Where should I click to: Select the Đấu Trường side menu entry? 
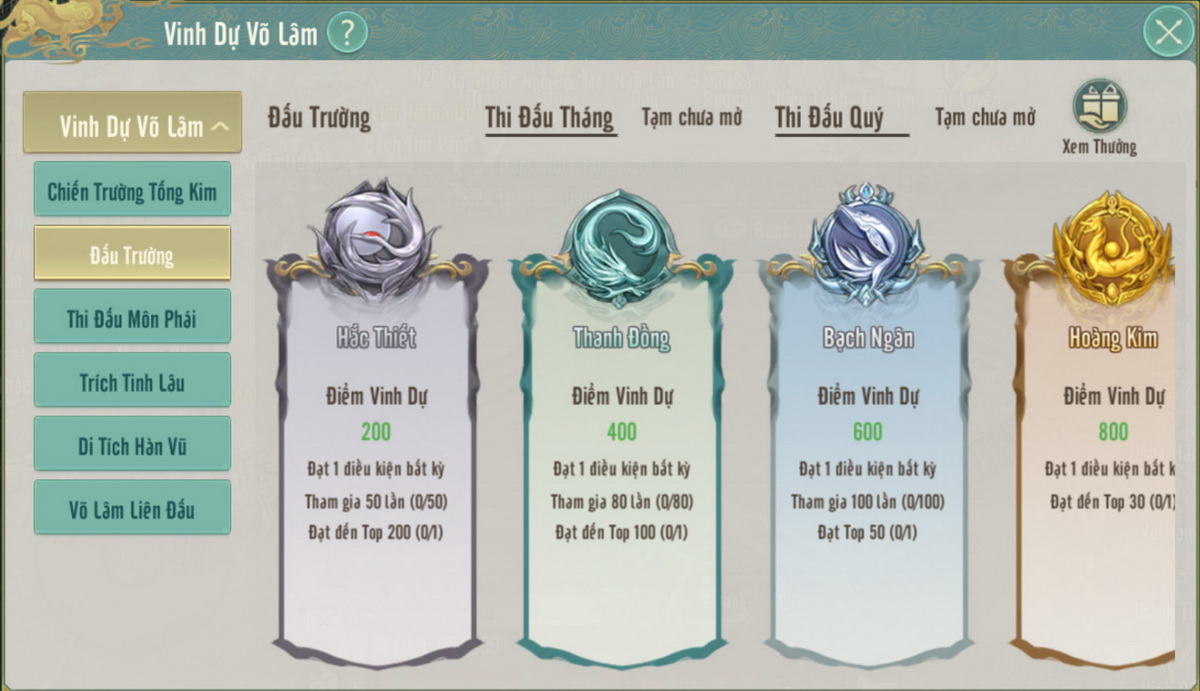(x=132, y=254)
